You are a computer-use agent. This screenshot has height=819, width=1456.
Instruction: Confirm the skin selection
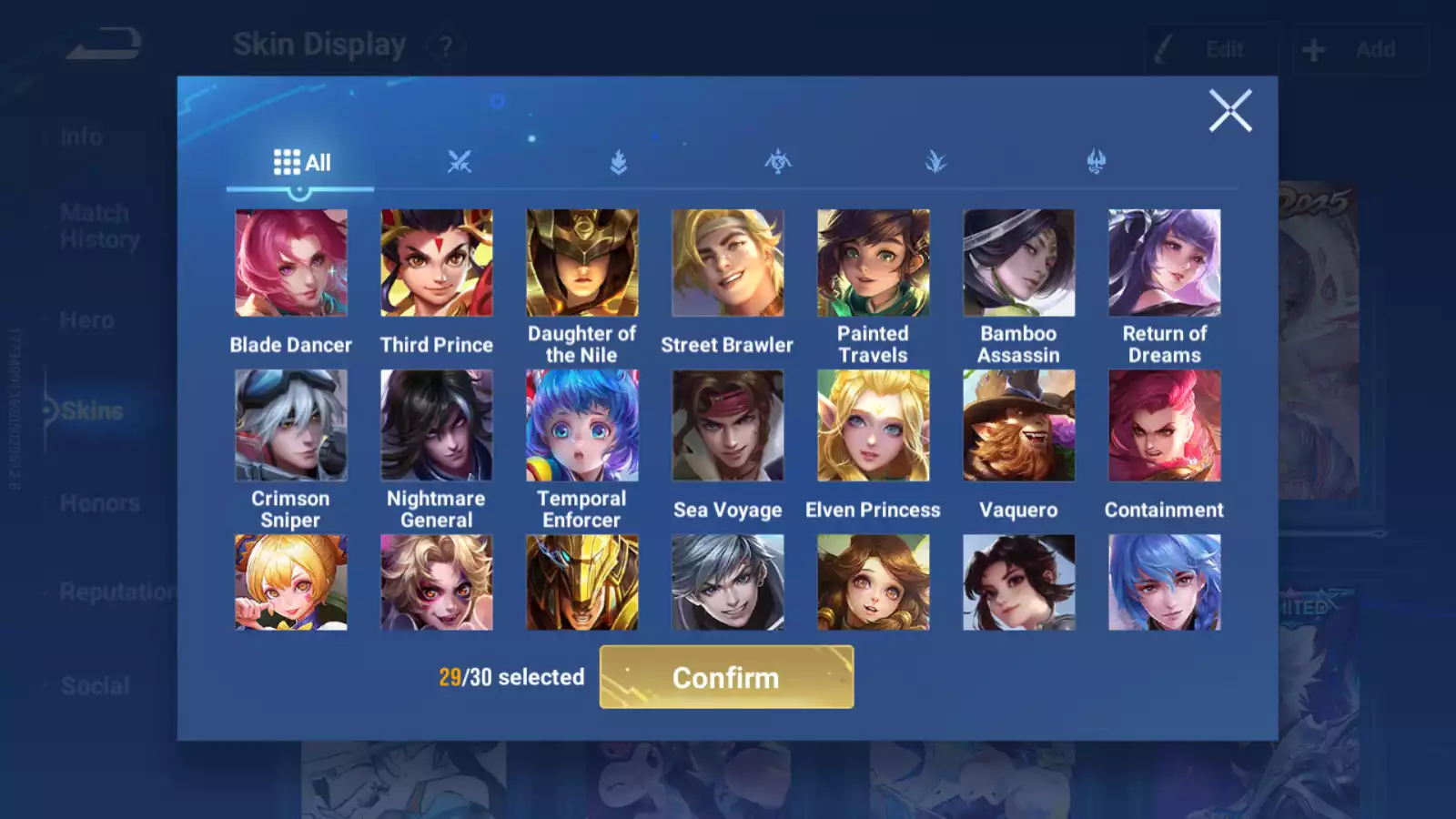pos(726,677)
